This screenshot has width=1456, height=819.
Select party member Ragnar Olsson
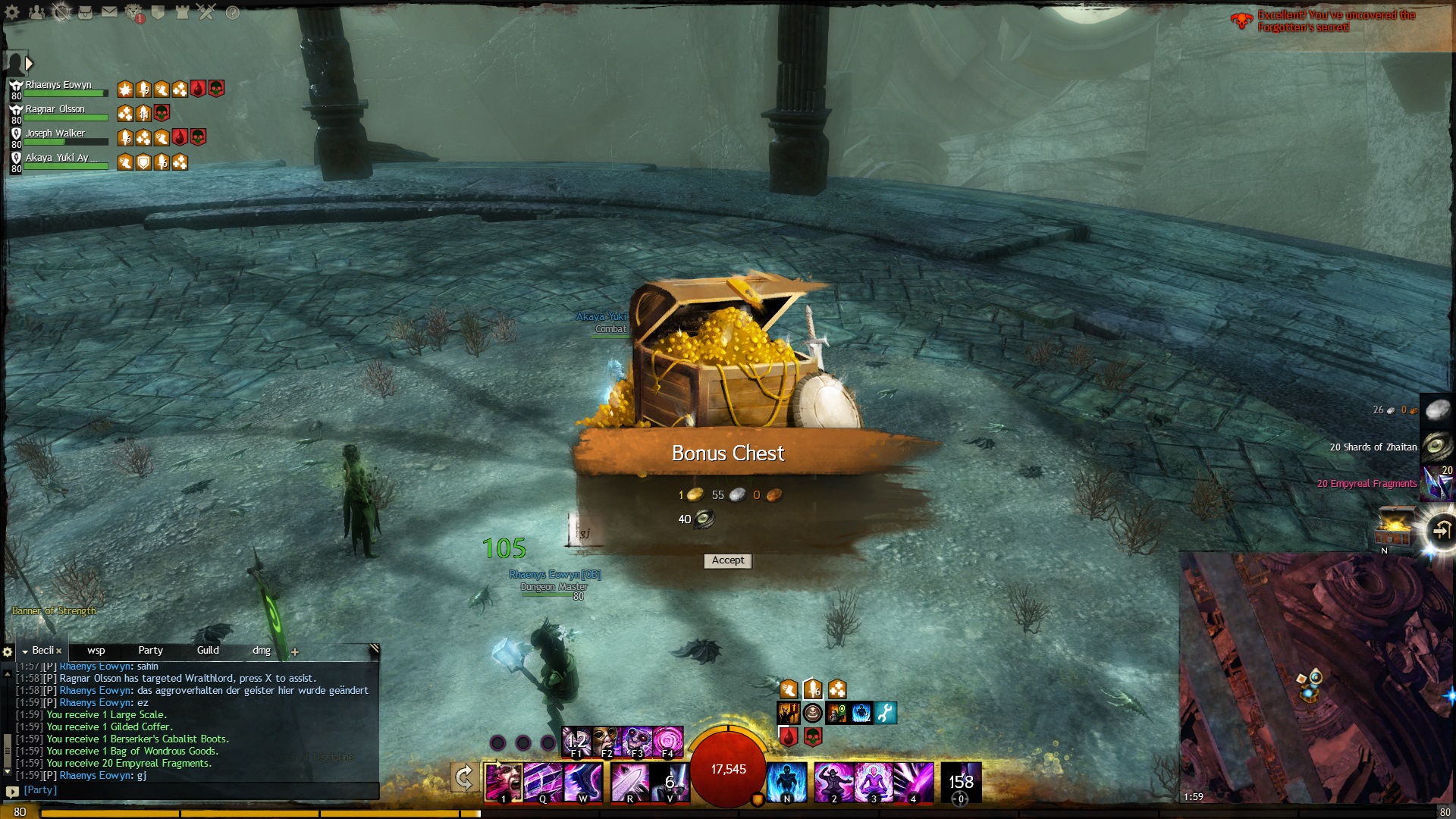click(x=55, y=109)
